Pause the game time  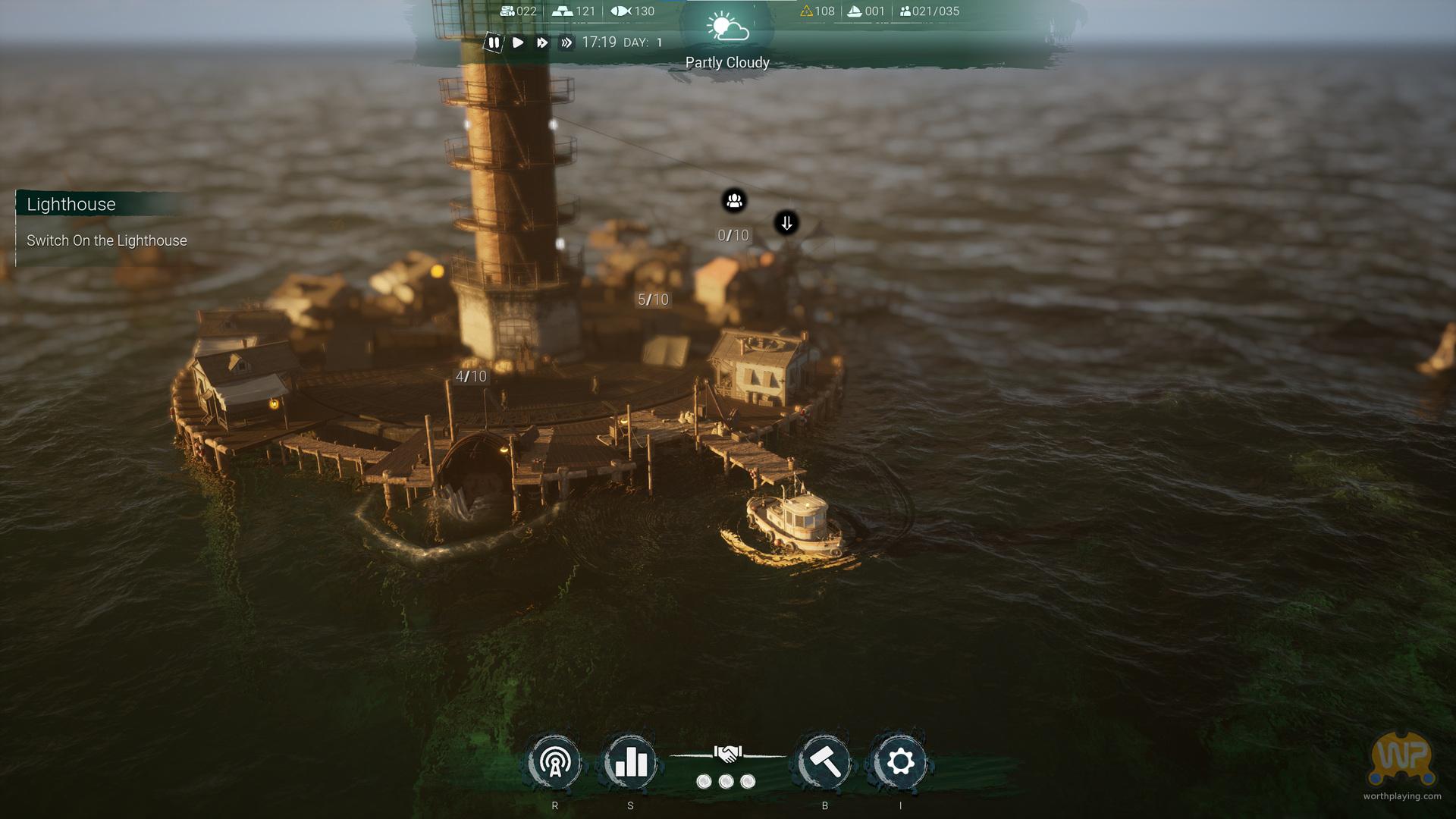point(494,43)
